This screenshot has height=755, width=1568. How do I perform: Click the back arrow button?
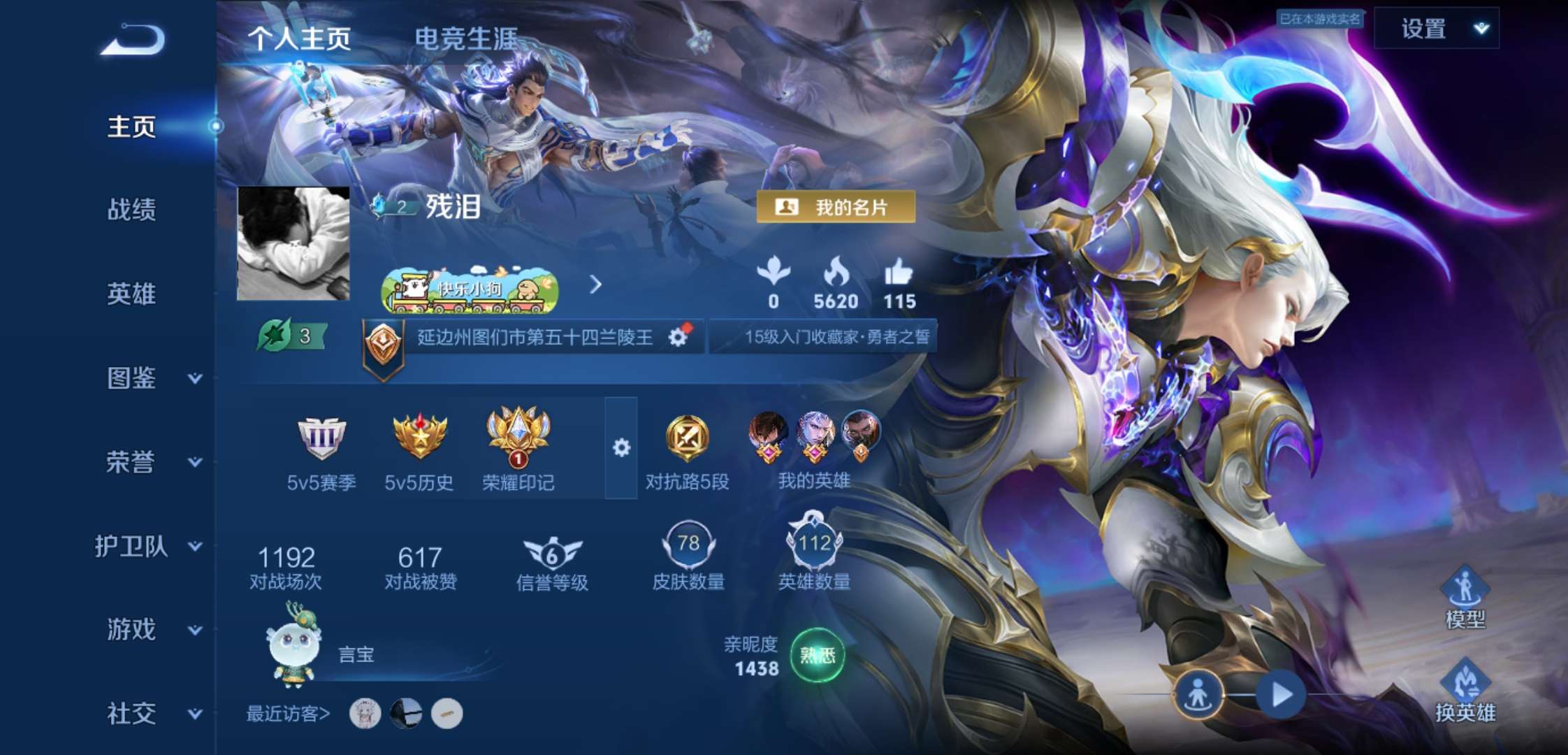133,40
